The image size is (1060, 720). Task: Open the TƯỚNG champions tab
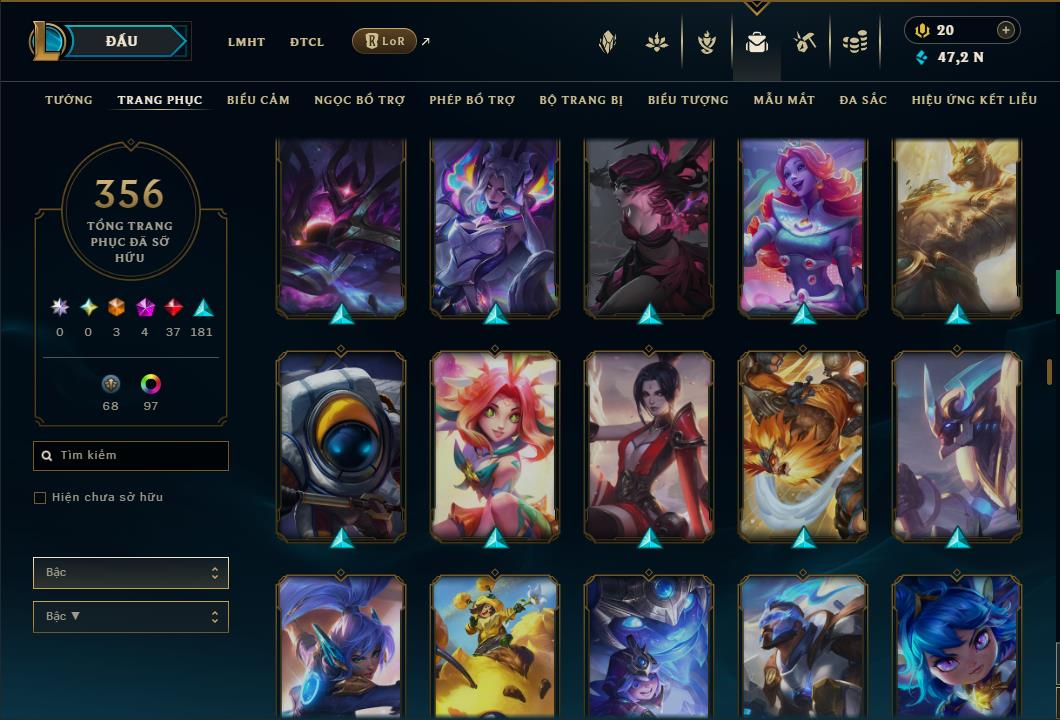point(69,100)
